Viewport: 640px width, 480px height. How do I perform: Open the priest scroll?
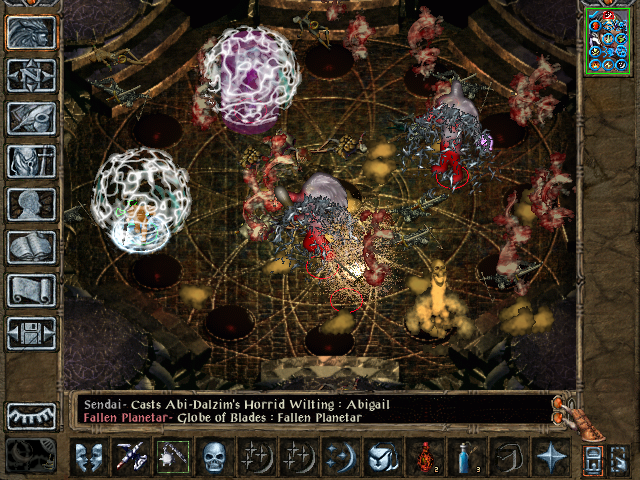click(31, 290)
